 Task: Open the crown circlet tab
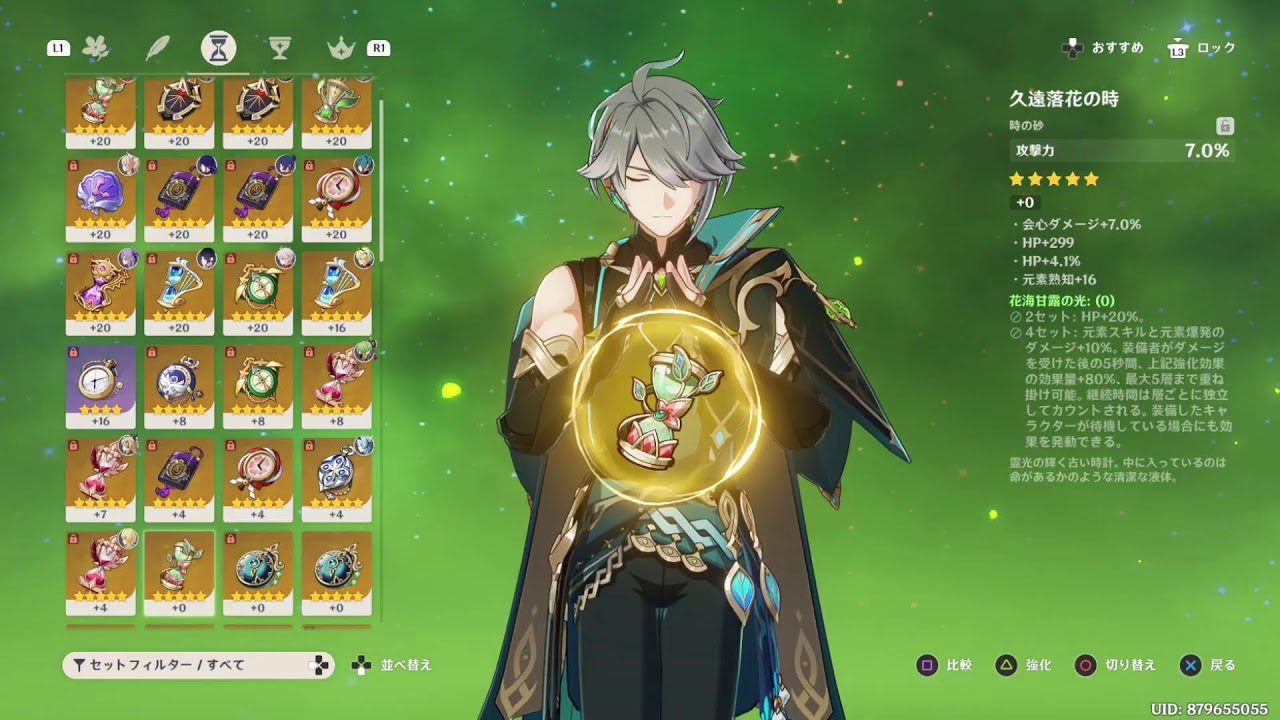341,48
